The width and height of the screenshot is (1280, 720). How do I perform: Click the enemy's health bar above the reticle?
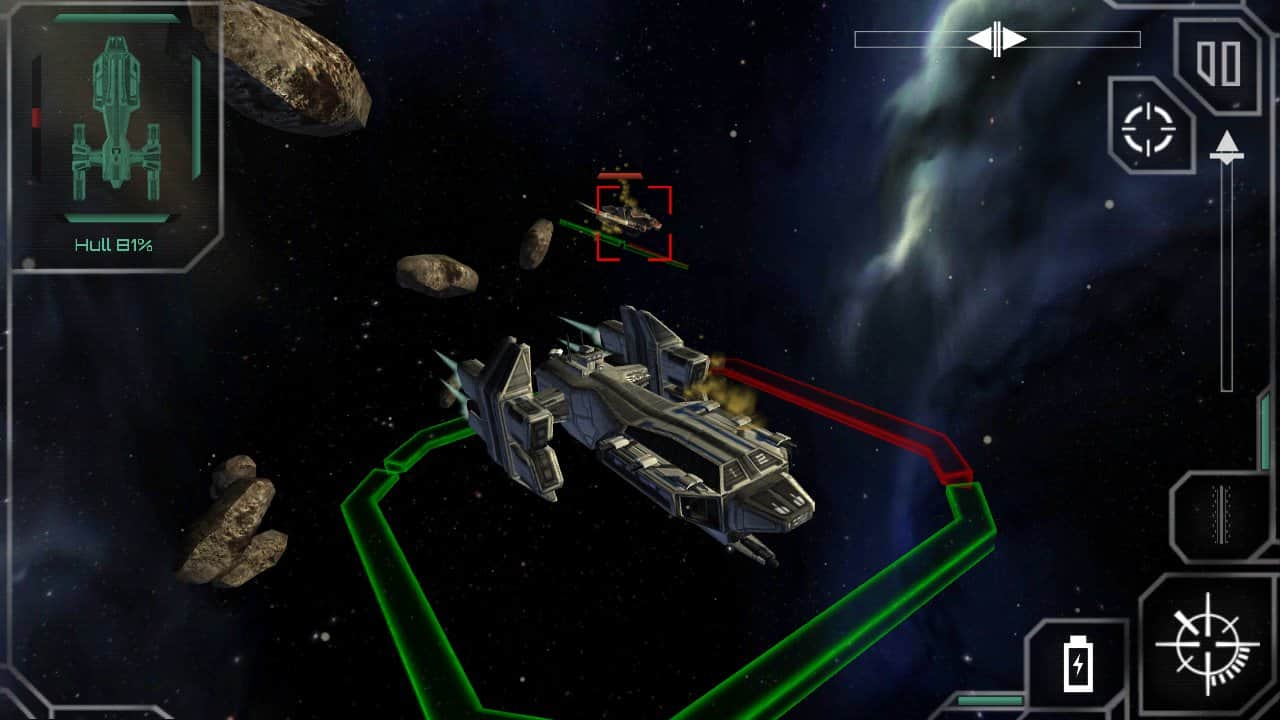[621, 174]
